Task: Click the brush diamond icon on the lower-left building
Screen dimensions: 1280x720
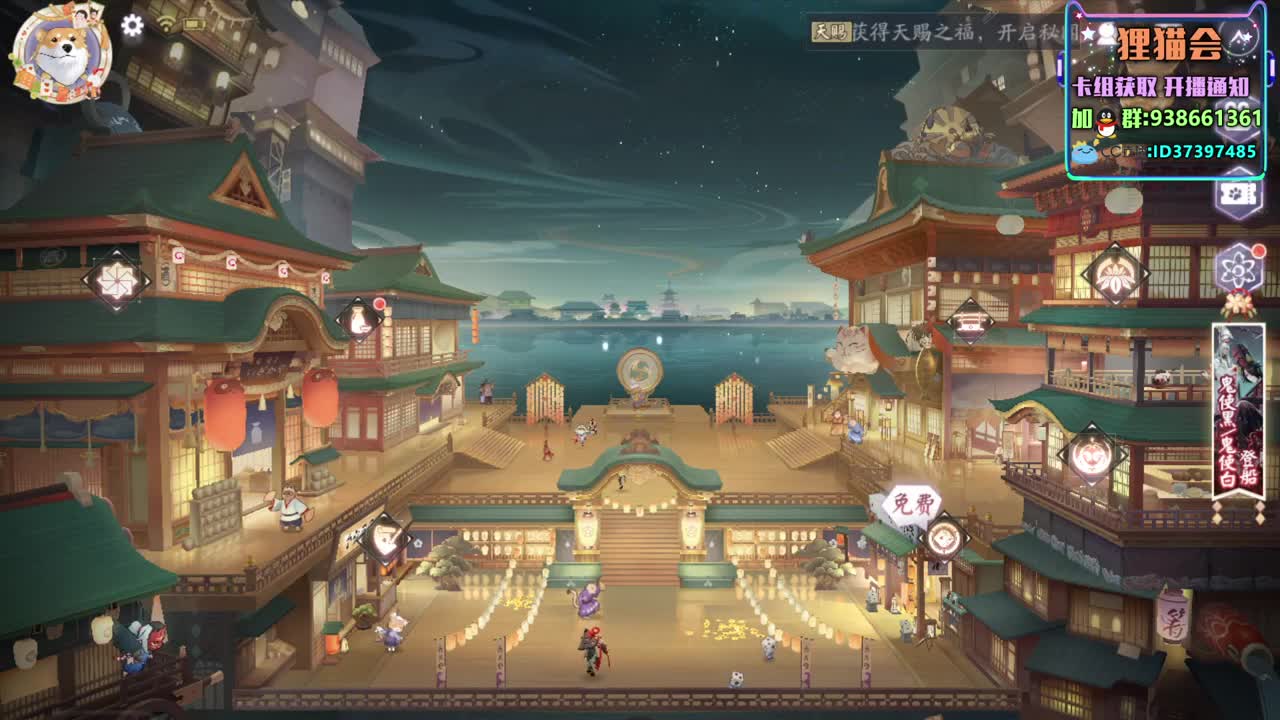Action: click(x=383, y=534)
